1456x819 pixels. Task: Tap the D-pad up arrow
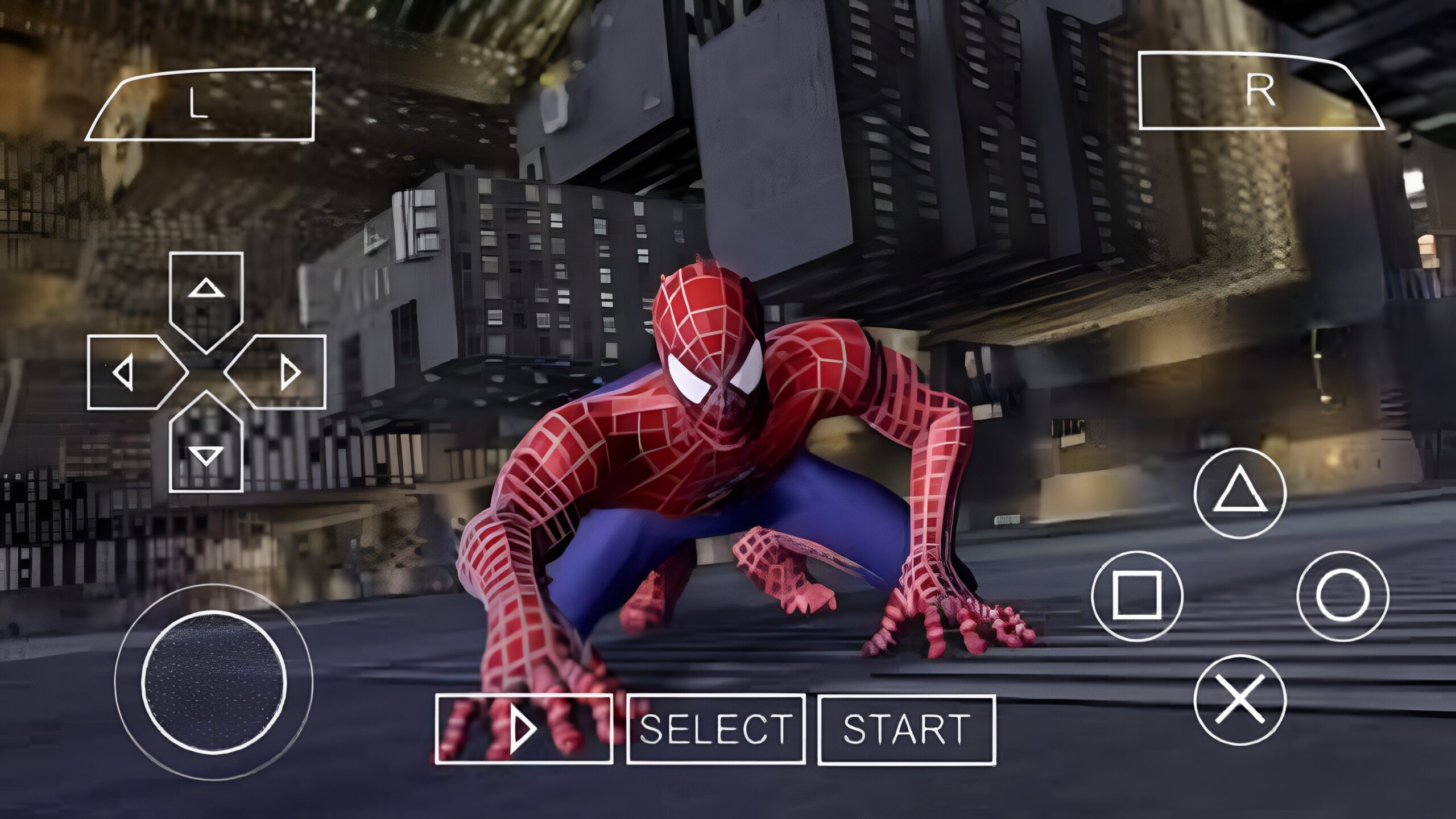(x=206, y=296)
